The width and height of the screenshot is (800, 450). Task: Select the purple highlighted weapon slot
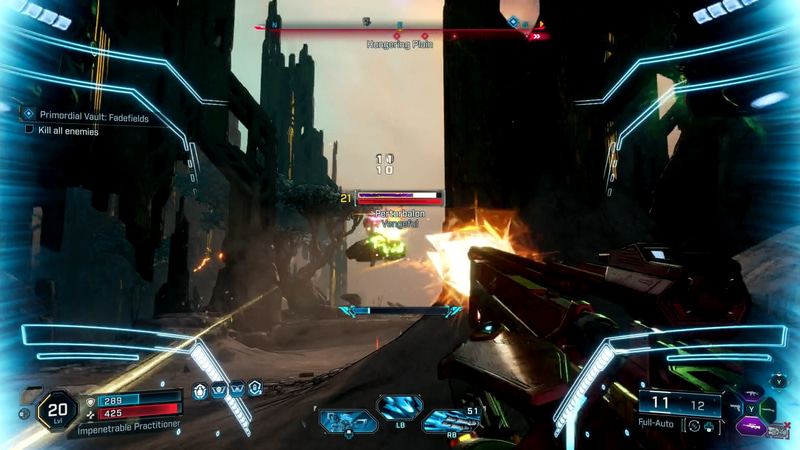[x=750, y=426]
